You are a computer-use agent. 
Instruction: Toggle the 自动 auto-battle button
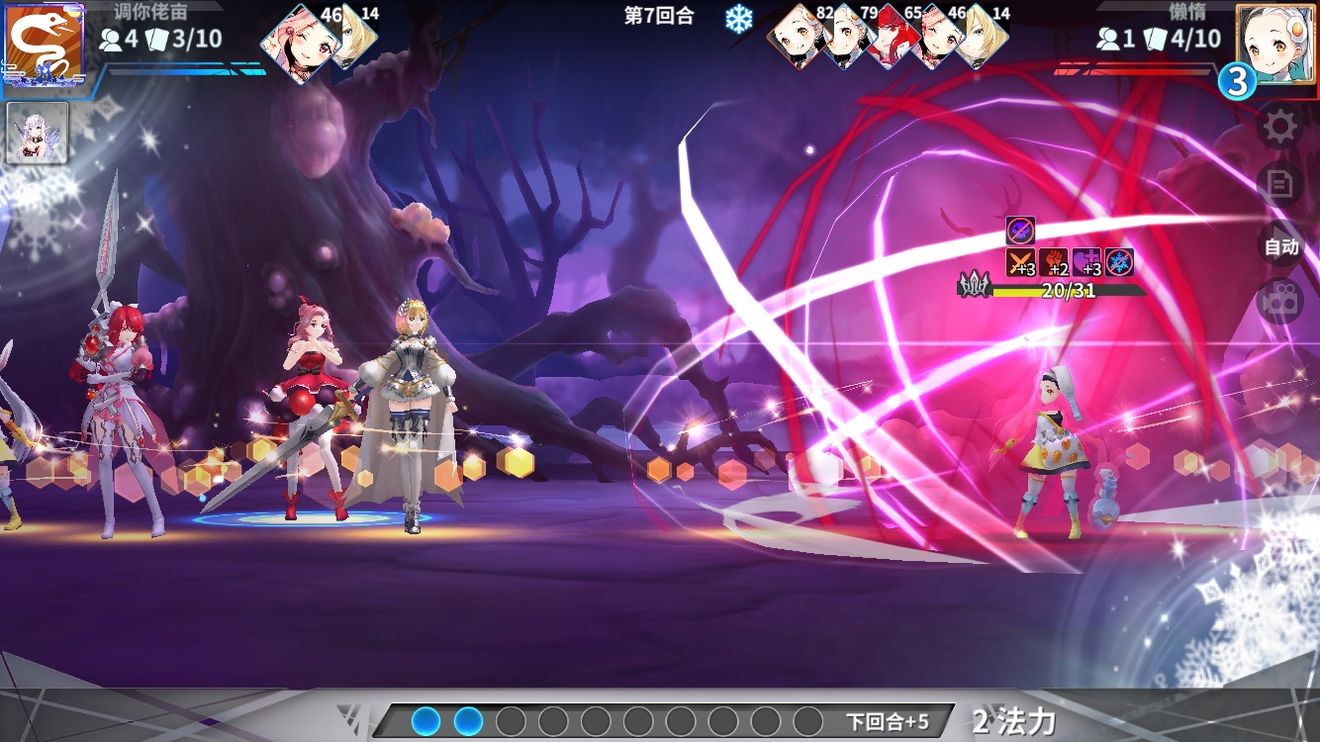[1281, 246]
